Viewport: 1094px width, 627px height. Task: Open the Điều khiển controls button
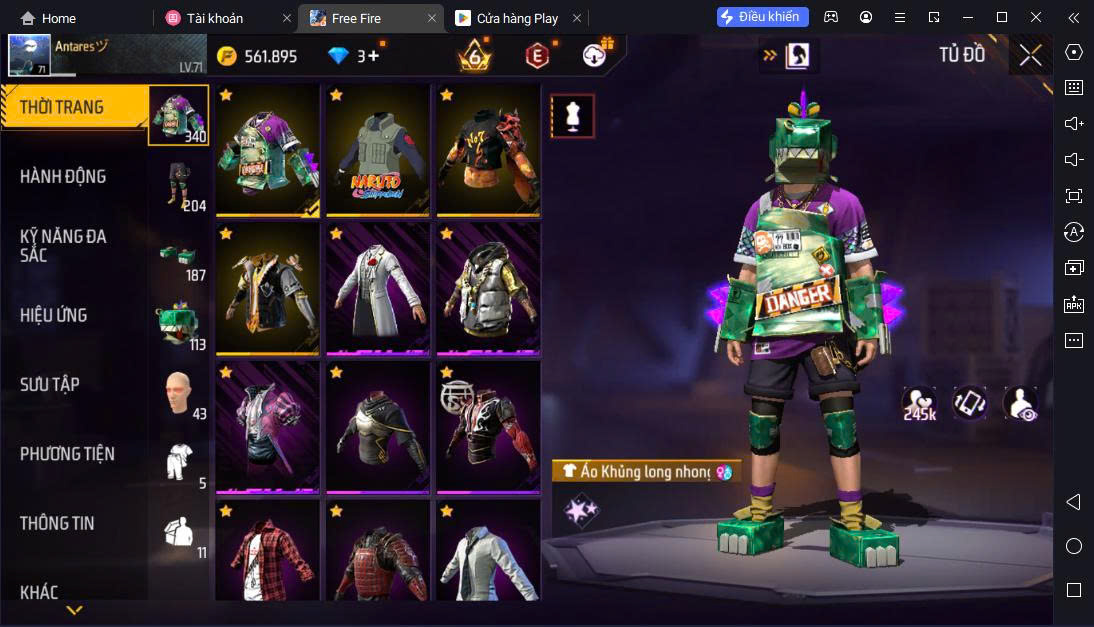coord(762,17)
